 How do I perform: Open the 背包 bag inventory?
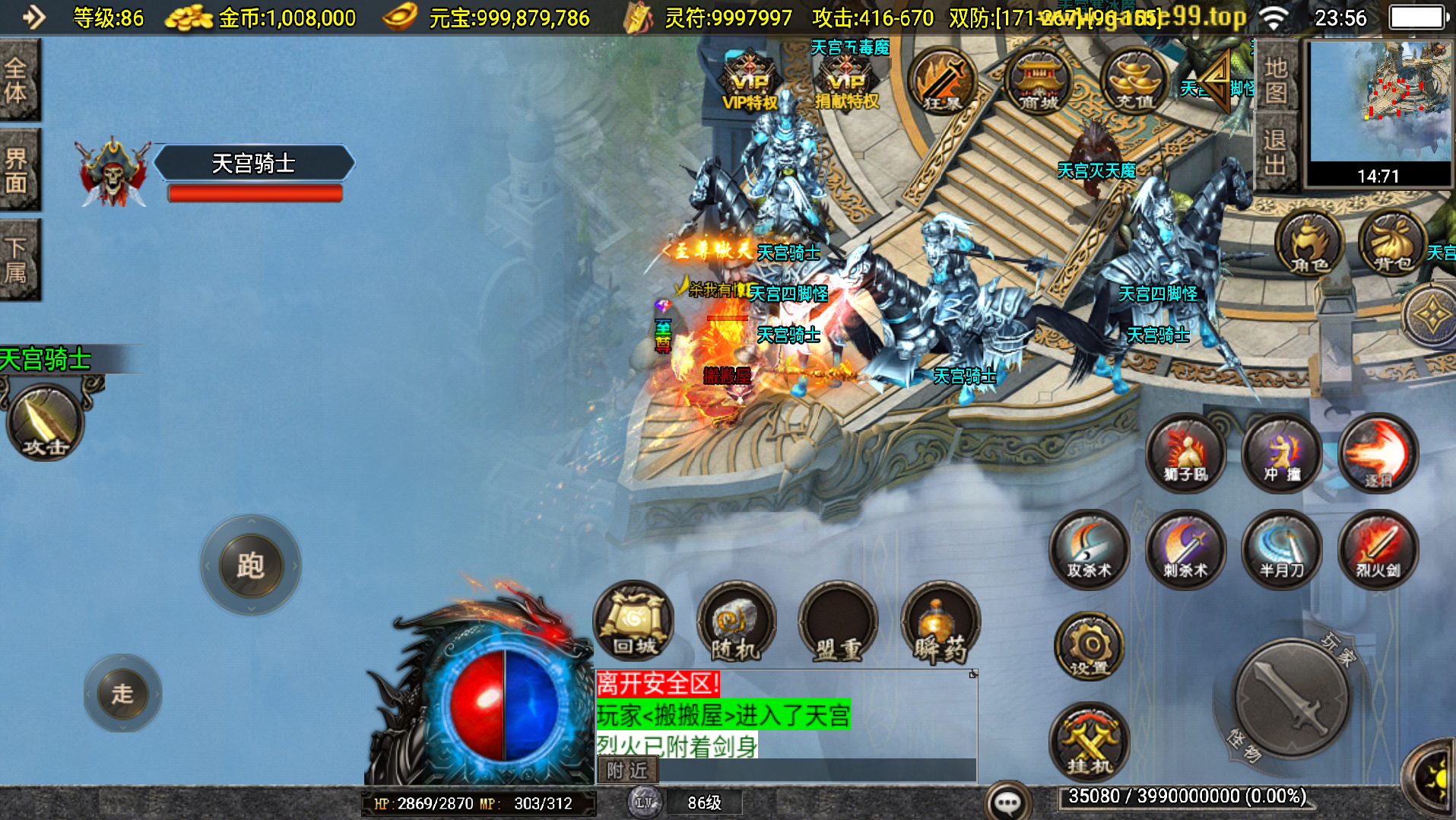click(x=1392, y=243)
